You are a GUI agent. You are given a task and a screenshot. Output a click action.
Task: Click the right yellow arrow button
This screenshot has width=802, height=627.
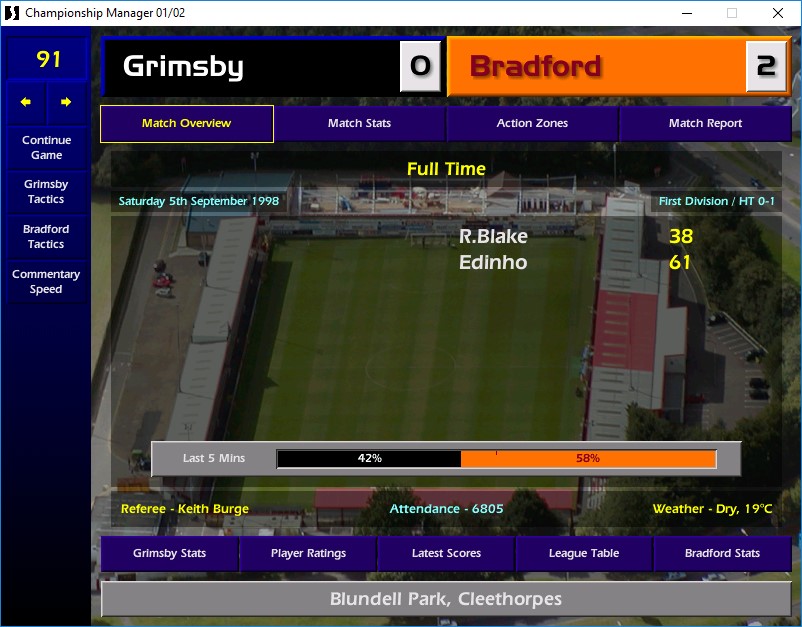click(66, 102)
